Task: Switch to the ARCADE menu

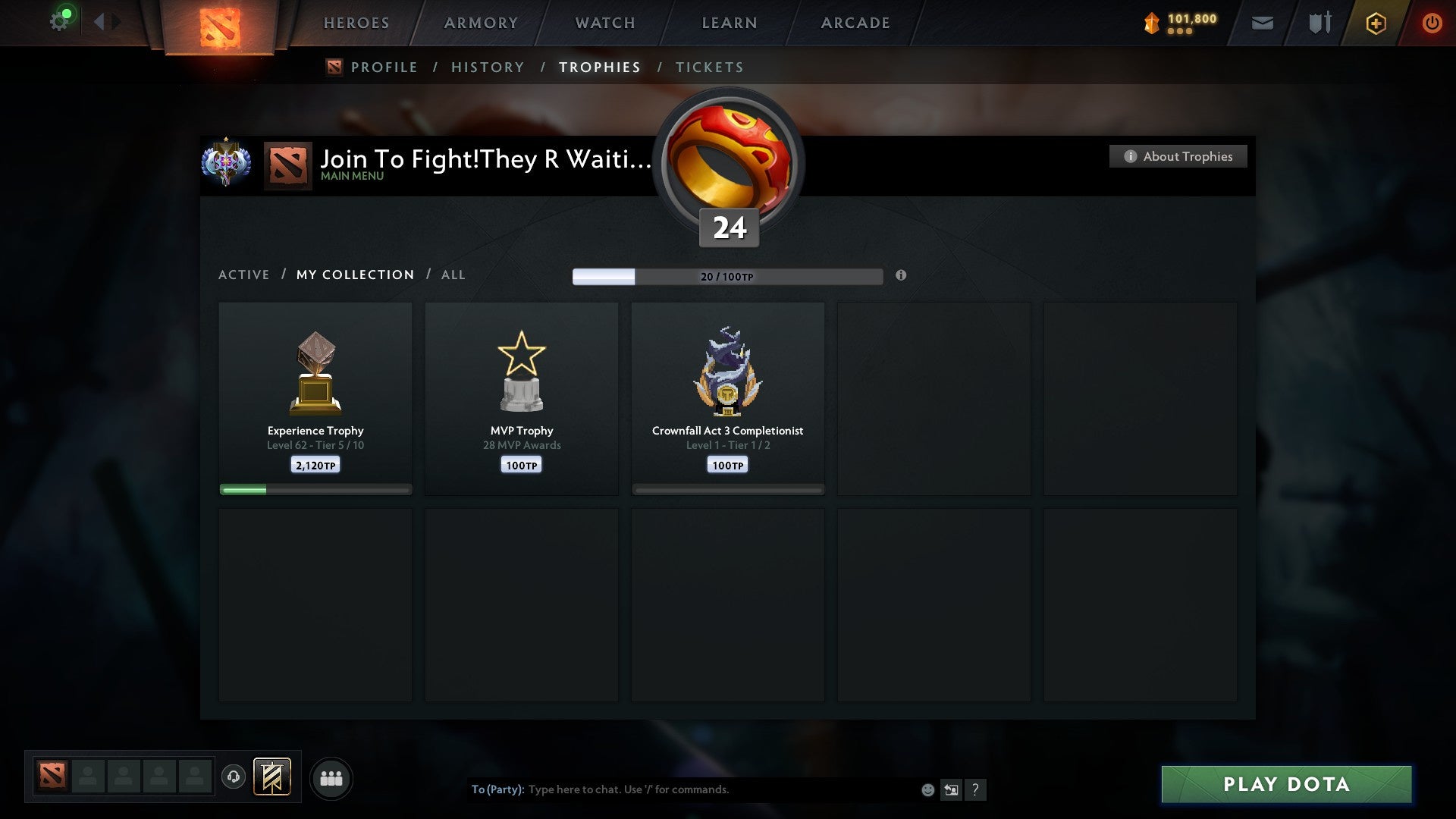Action: [x=855, y=23]
